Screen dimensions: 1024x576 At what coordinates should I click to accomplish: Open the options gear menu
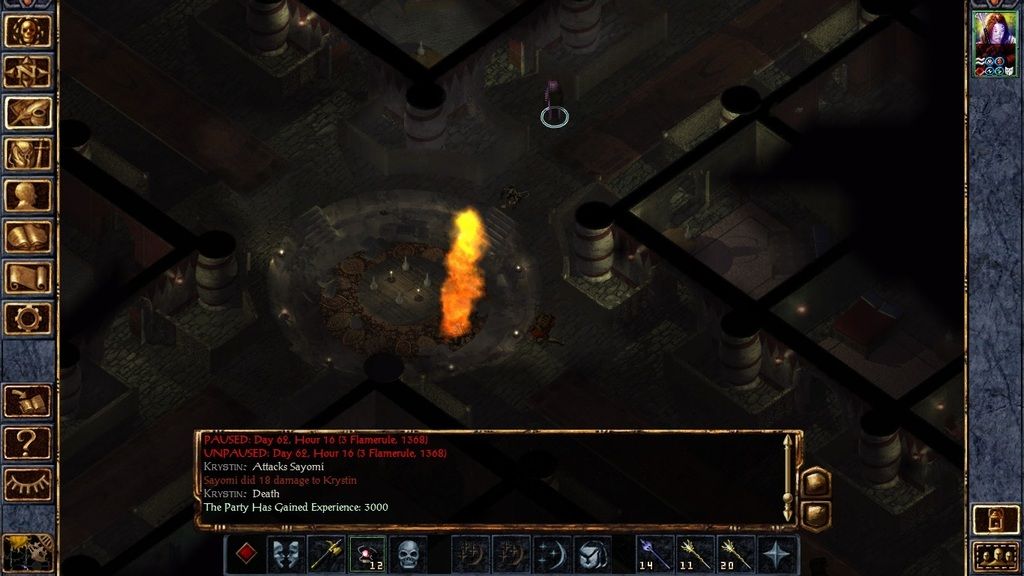[28, 318]
